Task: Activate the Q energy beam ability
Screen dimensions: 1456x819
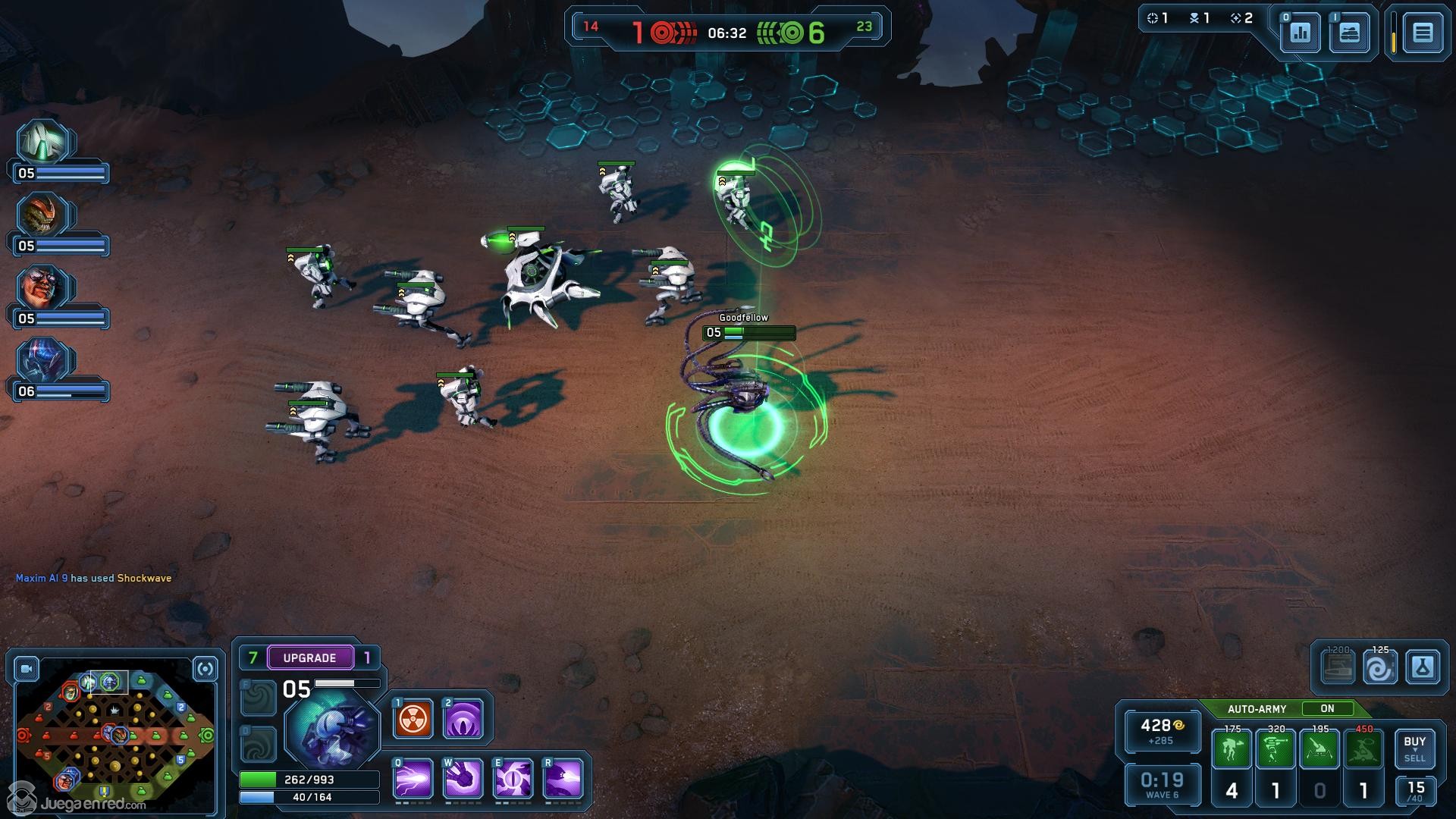Action: 413,779
